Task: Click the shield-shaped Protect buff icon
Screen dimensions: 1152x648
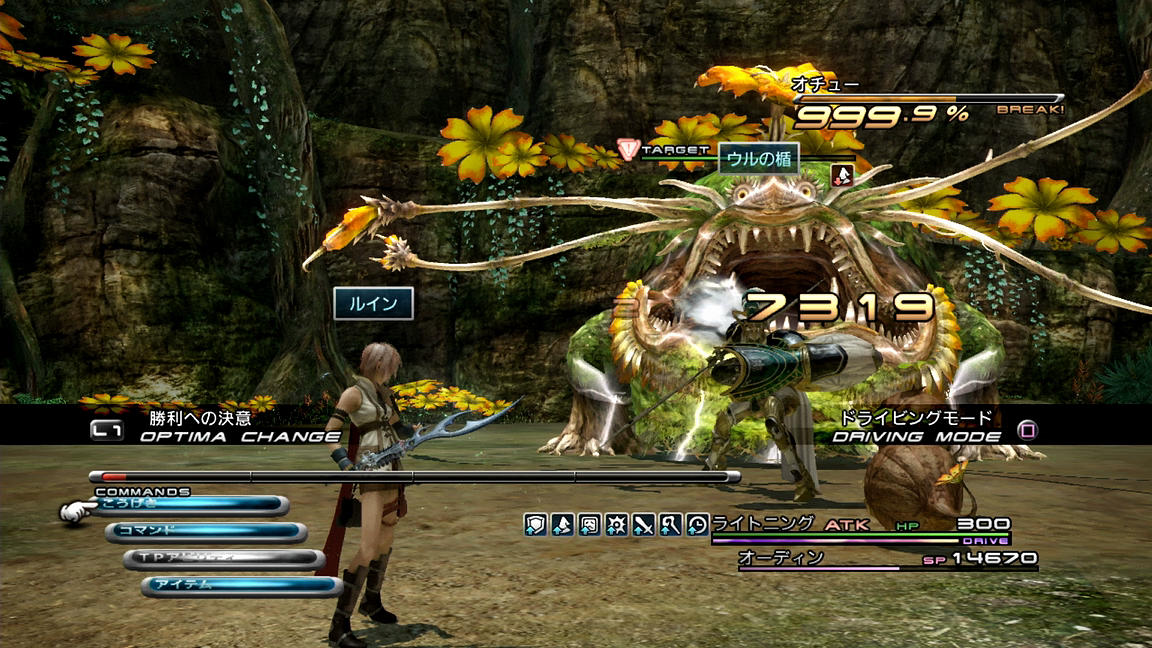Action: (x=536, y=524)
